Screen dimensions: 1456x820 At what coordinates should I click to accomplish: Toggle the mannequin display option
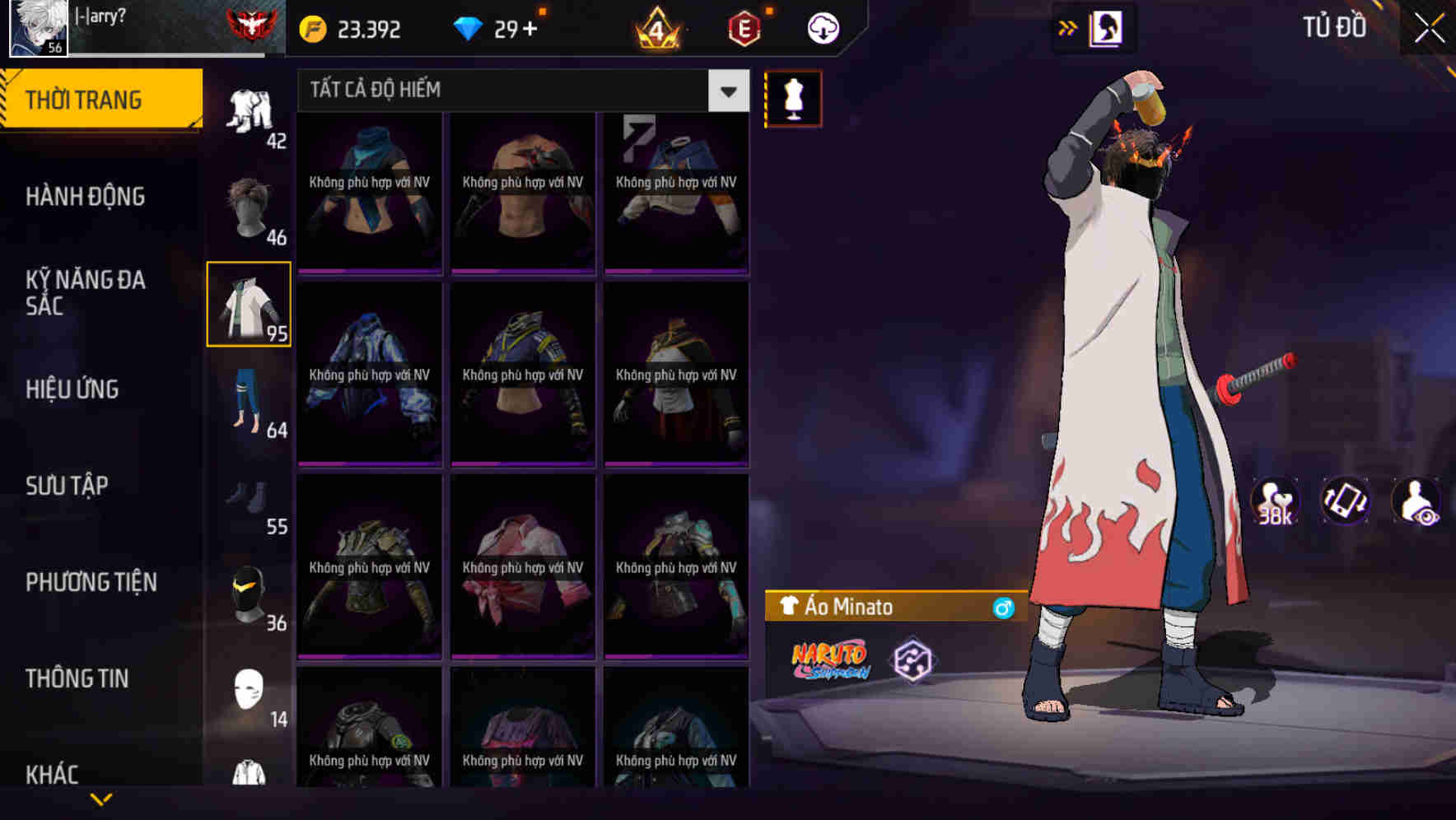click(x=793, y=98)
